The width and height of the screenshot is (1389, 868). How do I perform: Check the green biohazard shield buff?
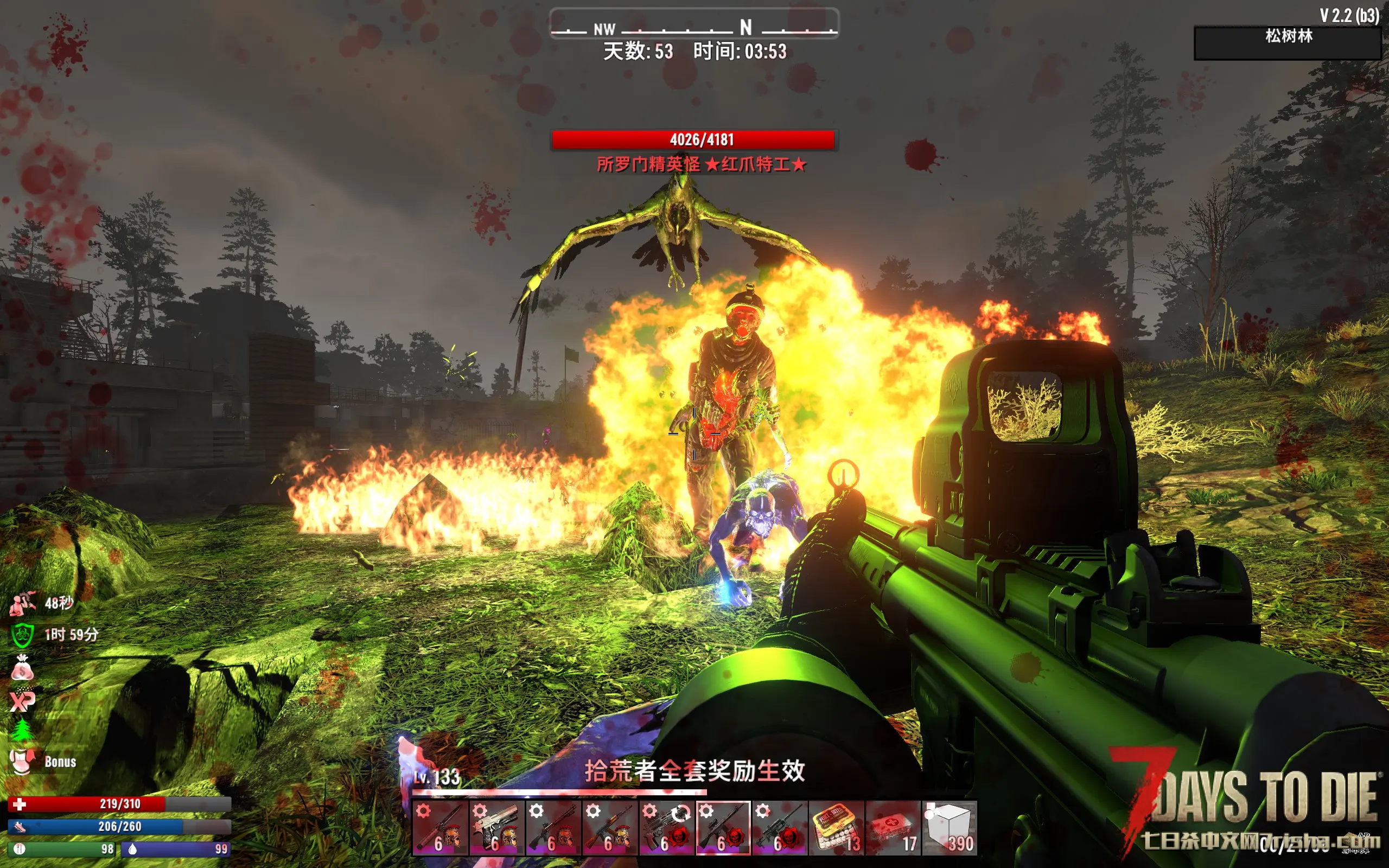click(x=22, y=635)
